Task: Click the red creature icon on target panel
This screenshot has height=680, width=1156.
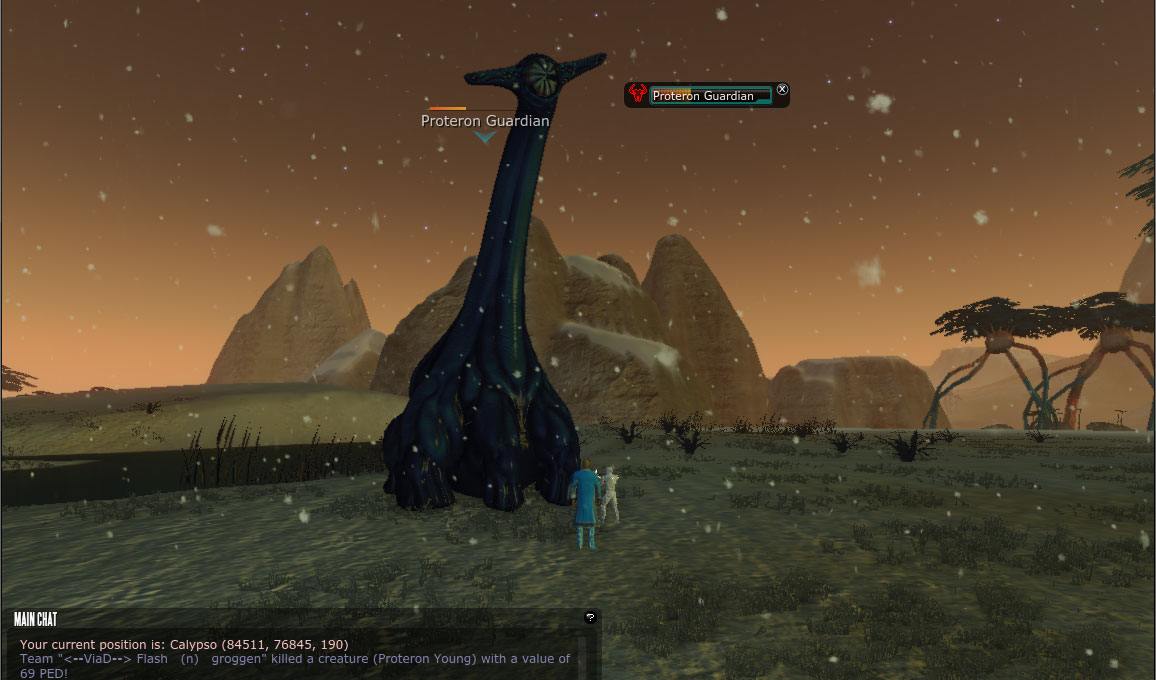Action: [637, 95]
